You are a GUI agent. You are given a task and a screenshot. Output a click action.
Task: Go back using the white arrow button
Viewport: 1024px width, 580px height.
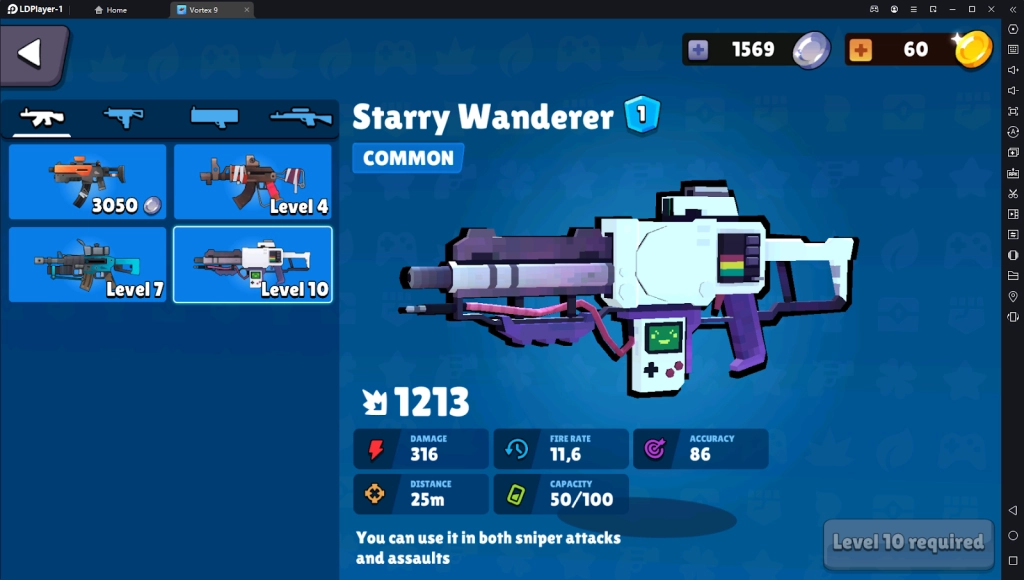(x=32, y=54)
